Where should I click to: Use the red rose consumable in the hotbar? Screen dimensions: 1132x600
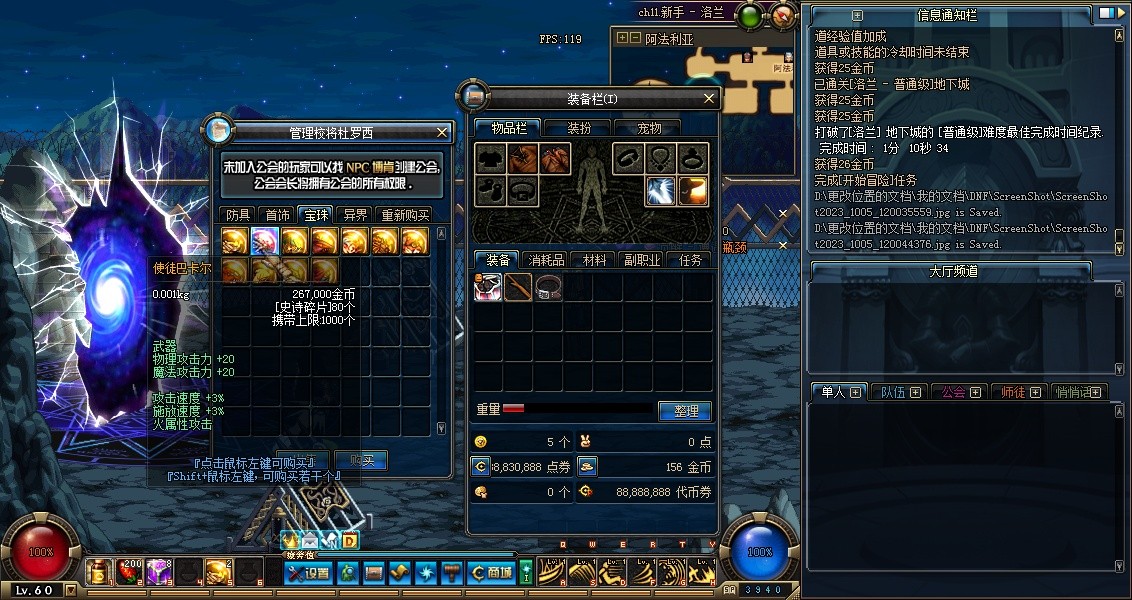[x=130, y=572]
